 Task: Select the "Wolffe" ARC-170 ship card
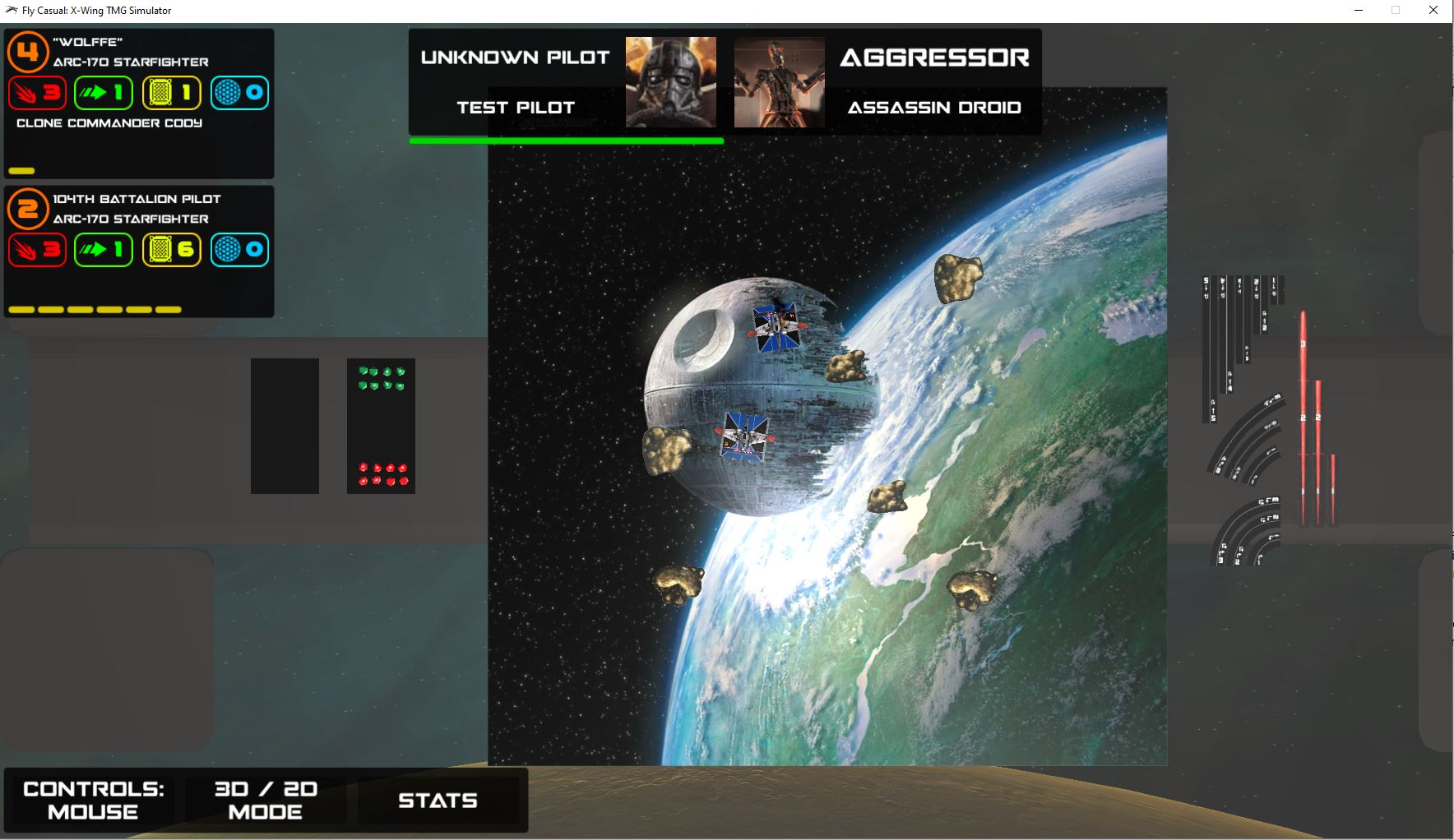point(139,53)
